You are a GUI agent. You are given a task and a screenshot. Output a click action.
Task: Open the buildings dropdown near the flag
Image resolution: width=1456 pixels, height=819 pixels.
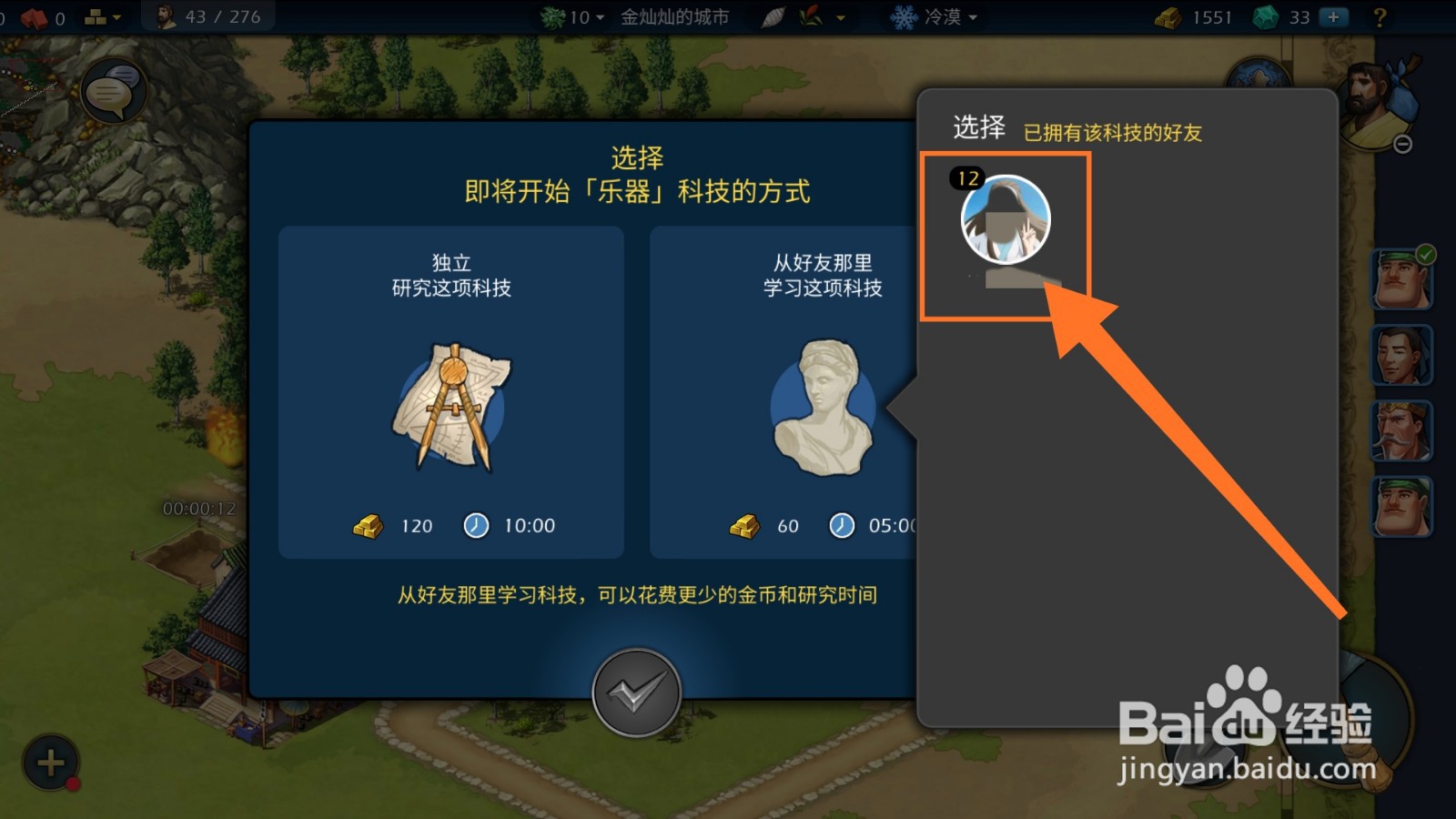tap(102, 15)
